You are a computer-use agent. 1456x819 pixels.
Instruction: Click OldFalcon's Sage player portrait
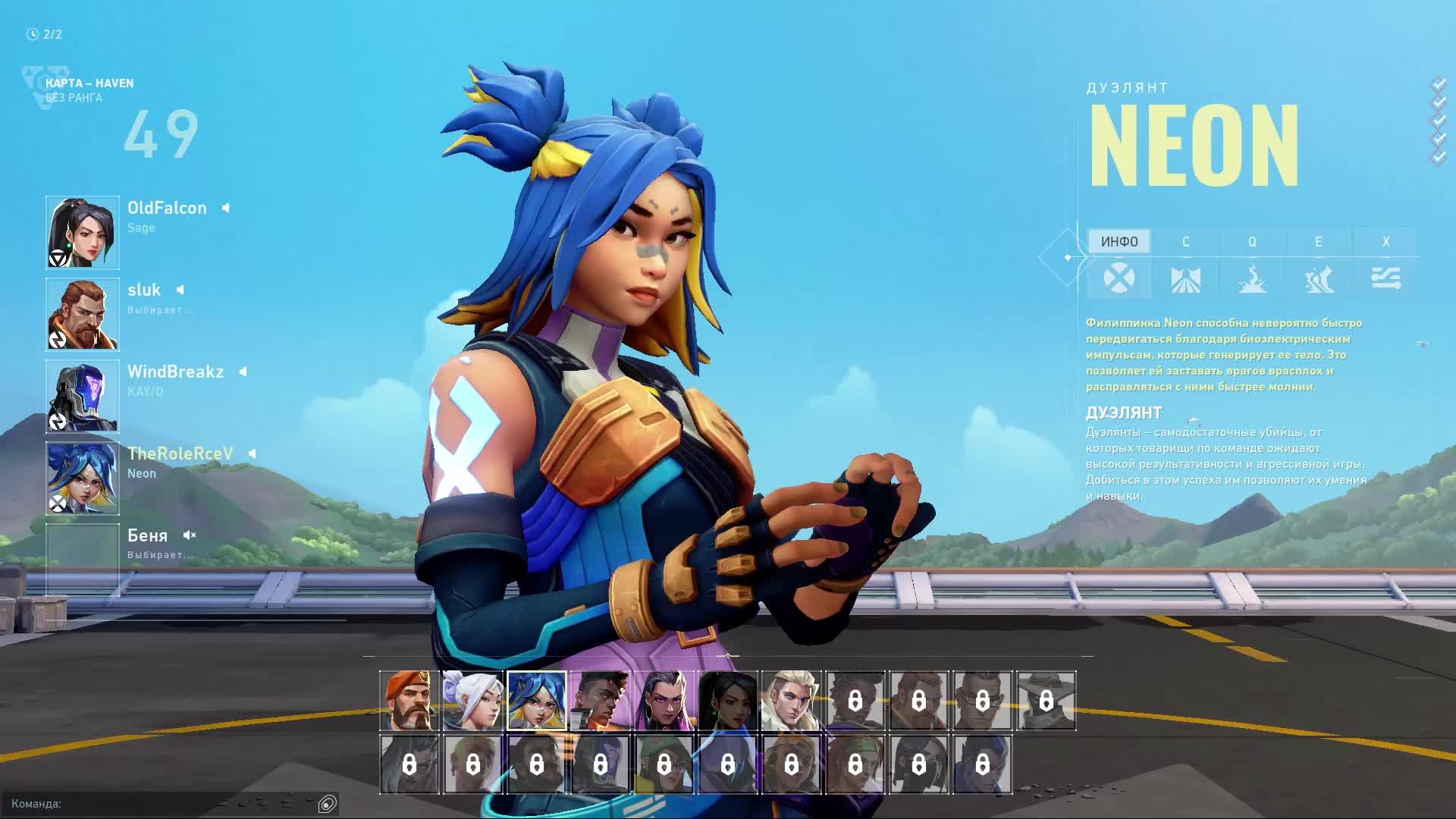pos(83,233)
